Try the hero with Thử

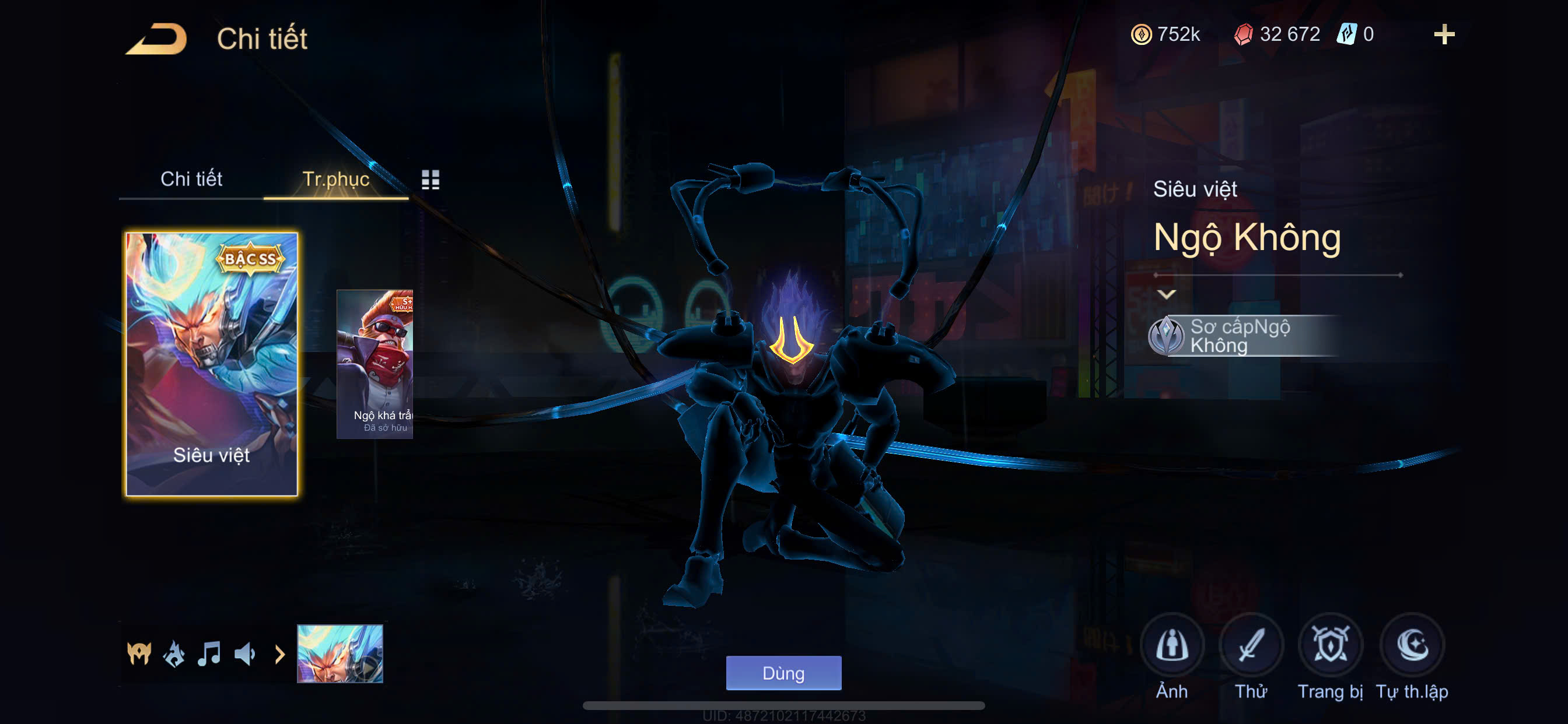pos(1250,646)
